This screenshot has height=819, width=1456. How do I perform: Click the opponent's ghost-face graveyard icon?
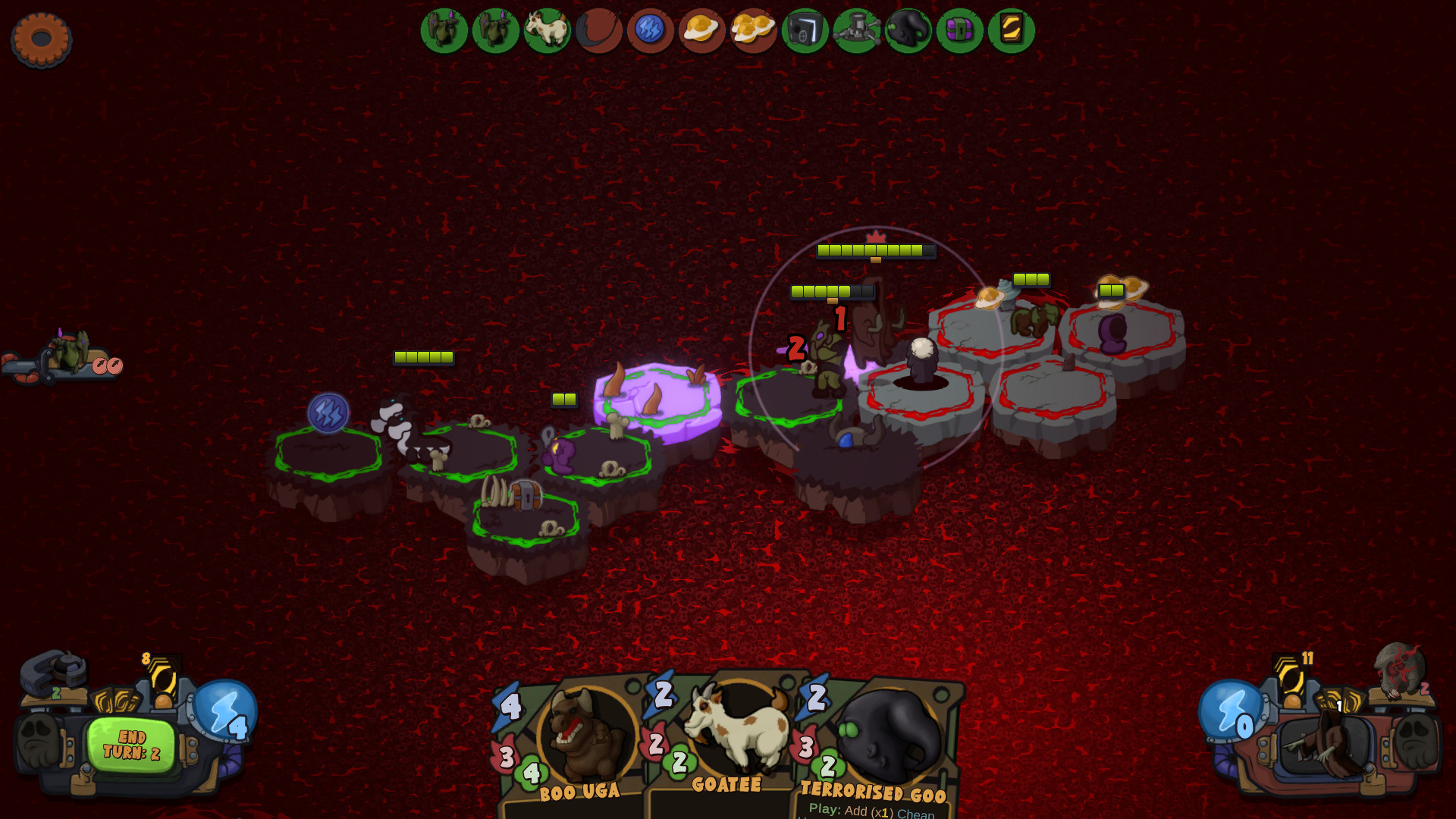pos(1417,739)
